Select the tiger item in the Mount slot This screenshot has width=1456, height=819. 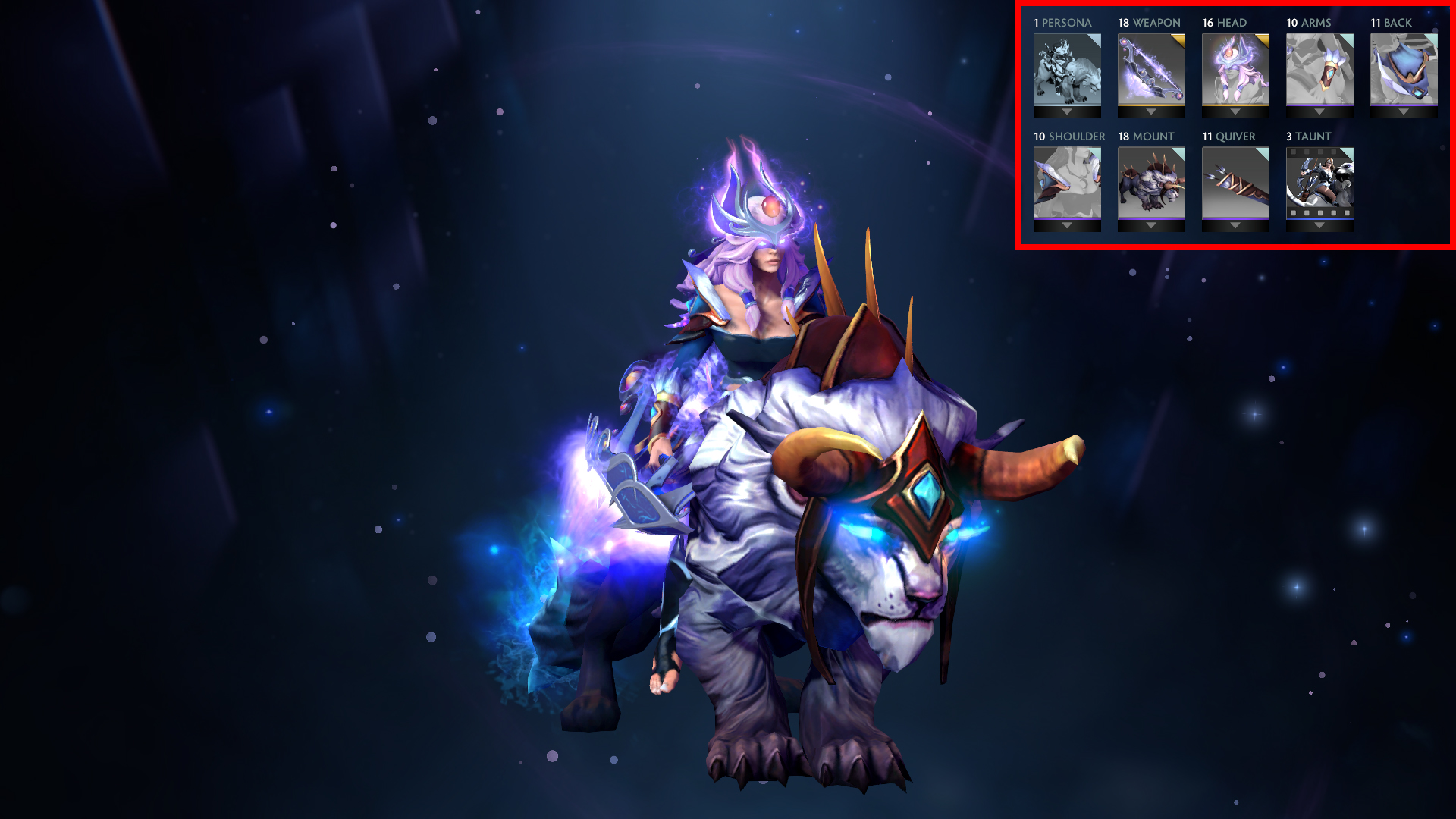(1151, 184)
